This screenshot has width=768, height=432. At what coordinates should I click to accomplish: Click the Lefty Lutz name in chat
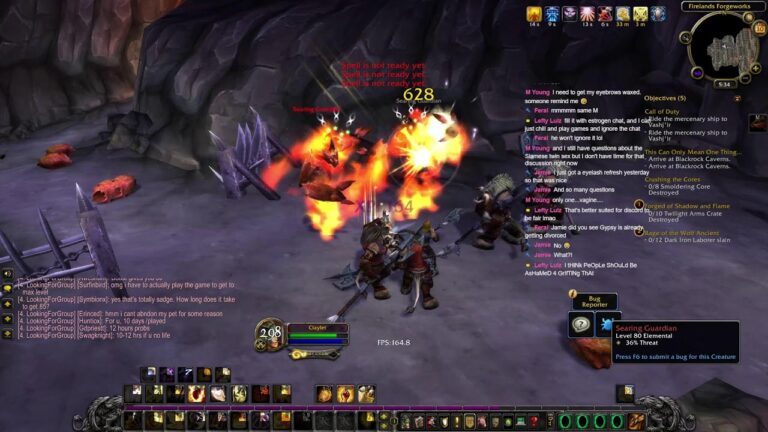(x=548, y=119)
